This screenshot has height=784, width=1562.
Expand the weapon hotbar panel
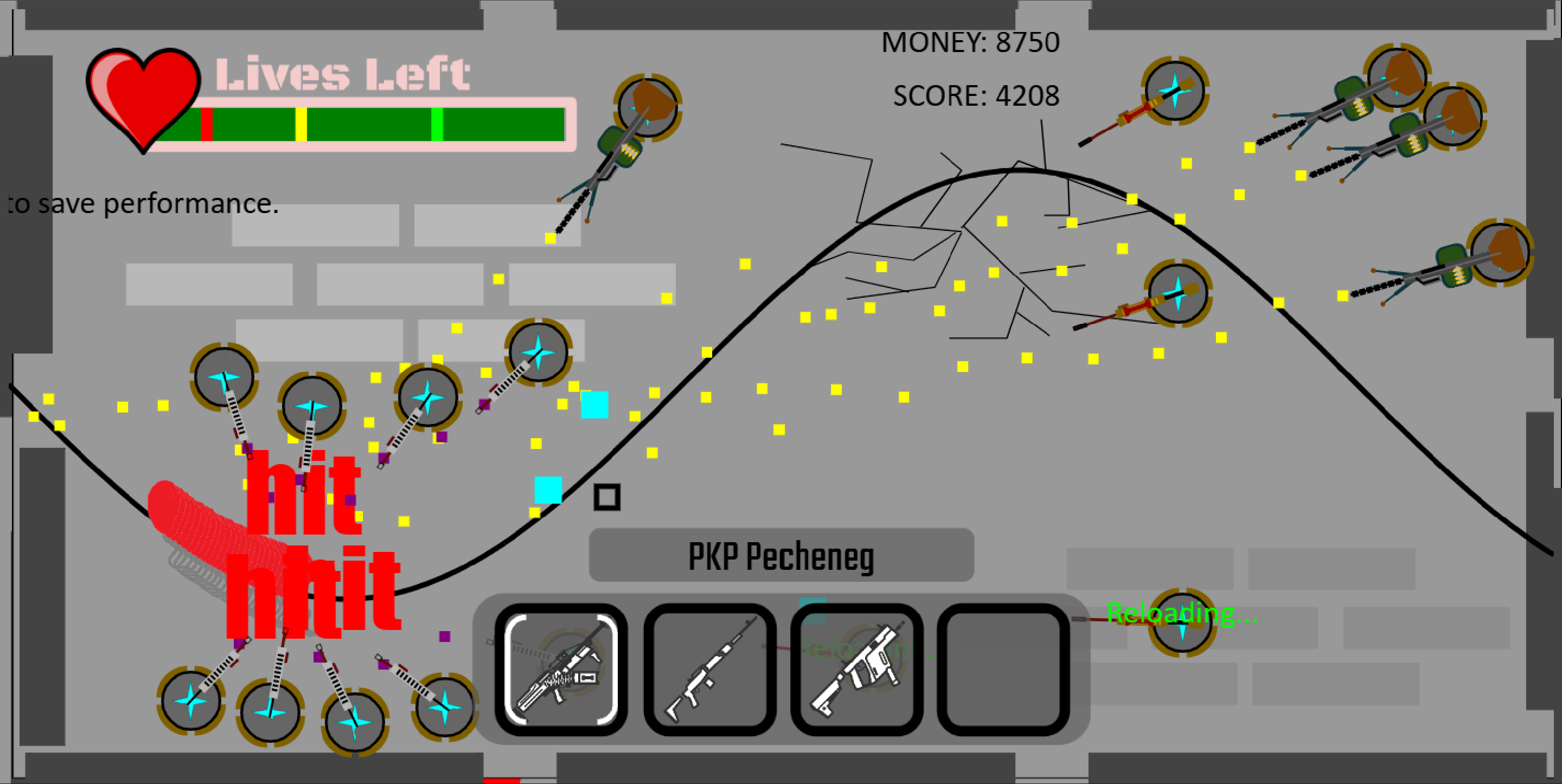(782, 673)
